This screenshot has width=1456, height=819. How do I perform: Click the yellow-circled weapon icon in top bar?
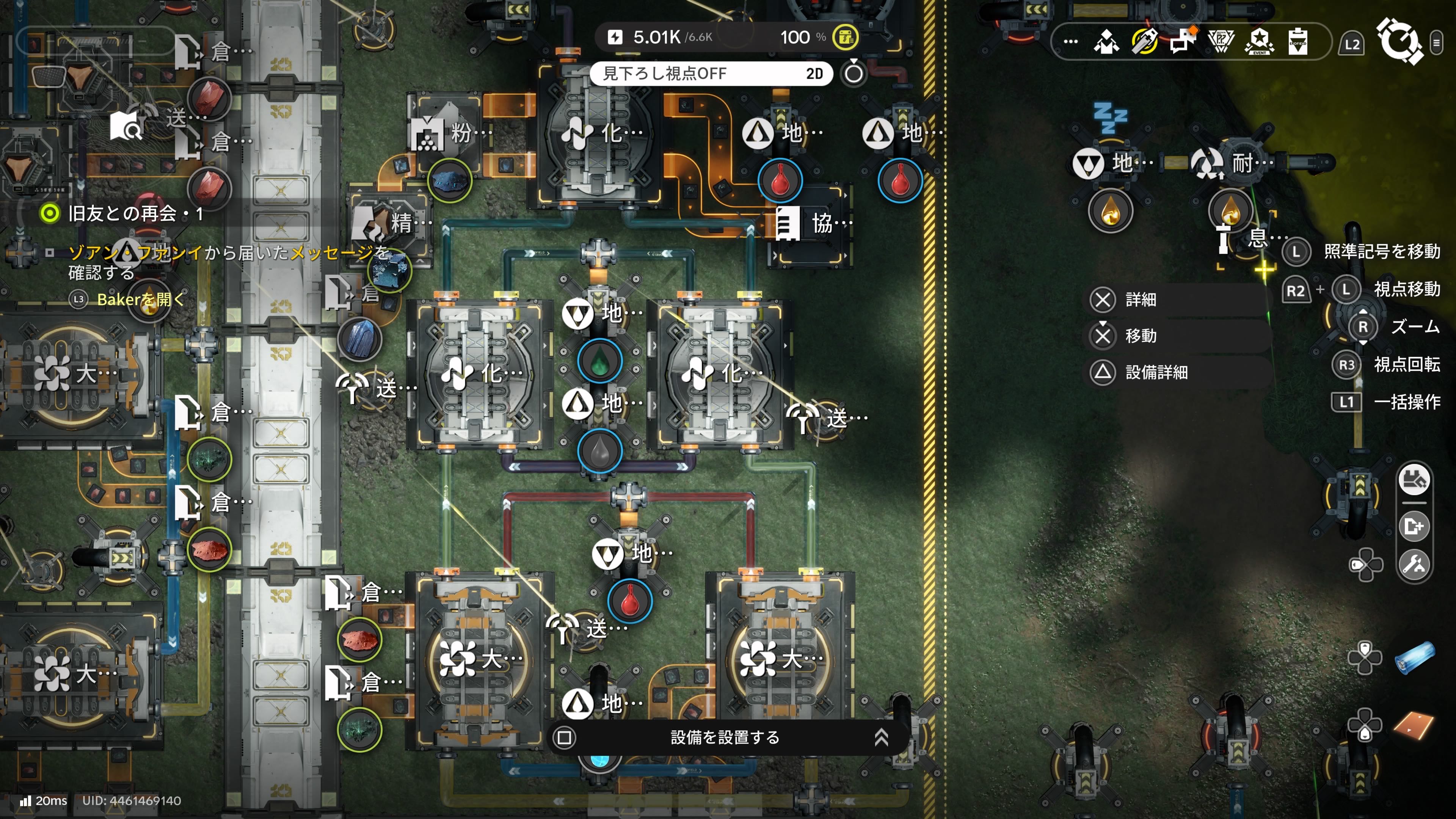click(x=1145, y=41)
